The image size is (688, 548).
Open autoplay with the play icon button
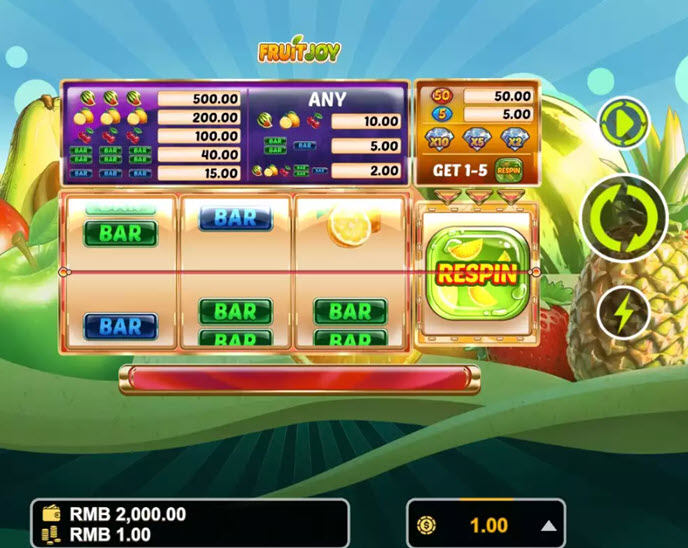tap(624, 123)
